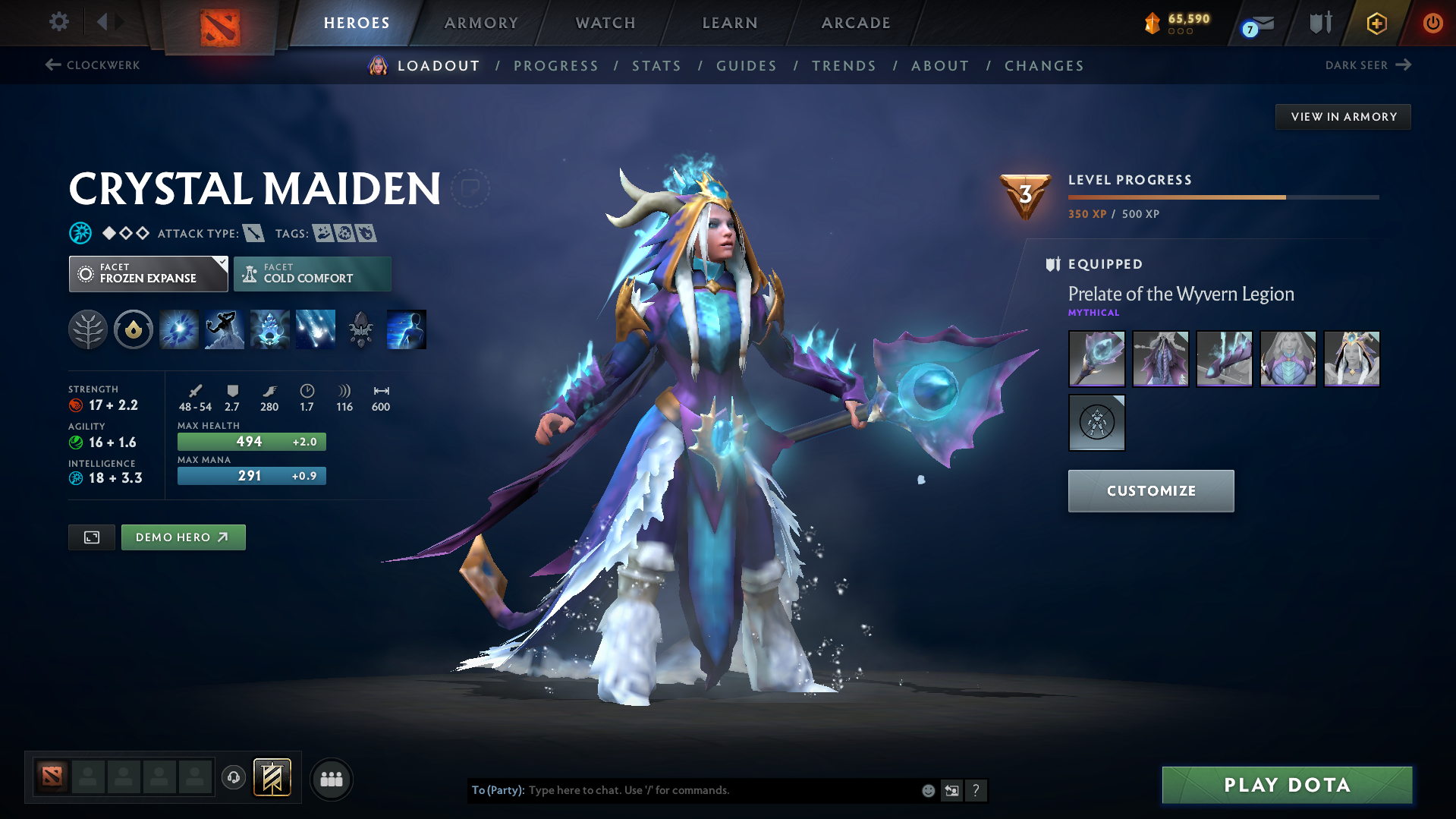The width and height of the screenshot is (1456, 819).
Task: Open the Aghanim's Scepter upgrade icon
Action: point(360,329)
